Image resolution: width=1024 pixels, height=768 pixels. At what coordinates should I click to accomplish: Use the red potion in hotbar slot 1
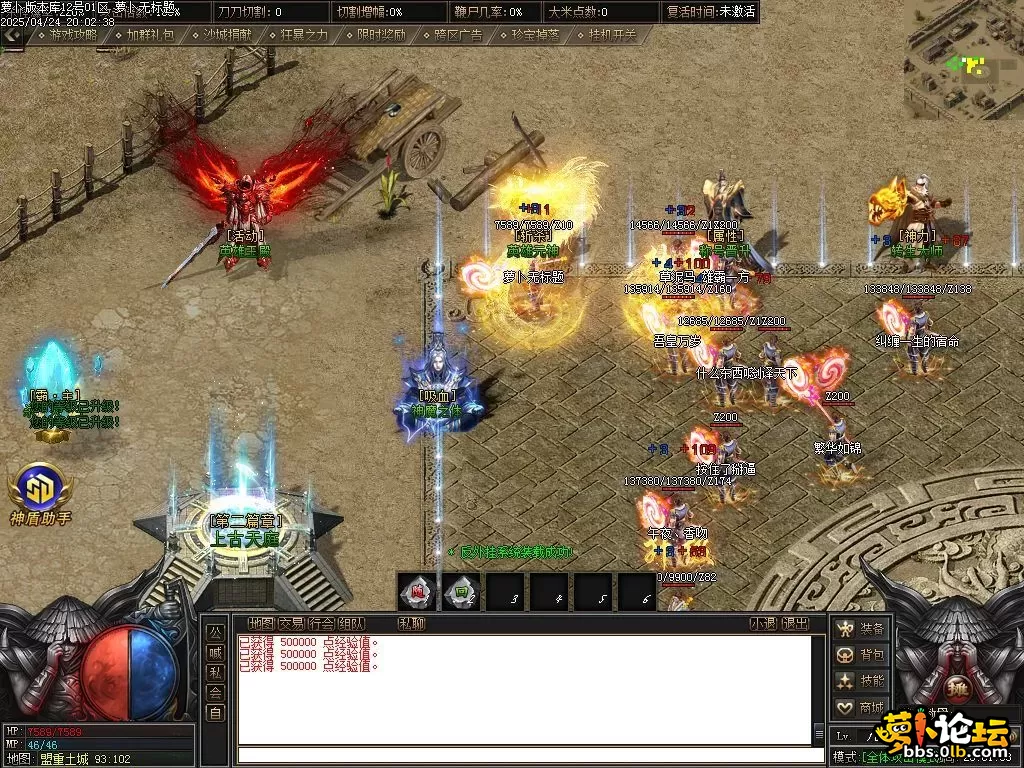coord(418,593)
